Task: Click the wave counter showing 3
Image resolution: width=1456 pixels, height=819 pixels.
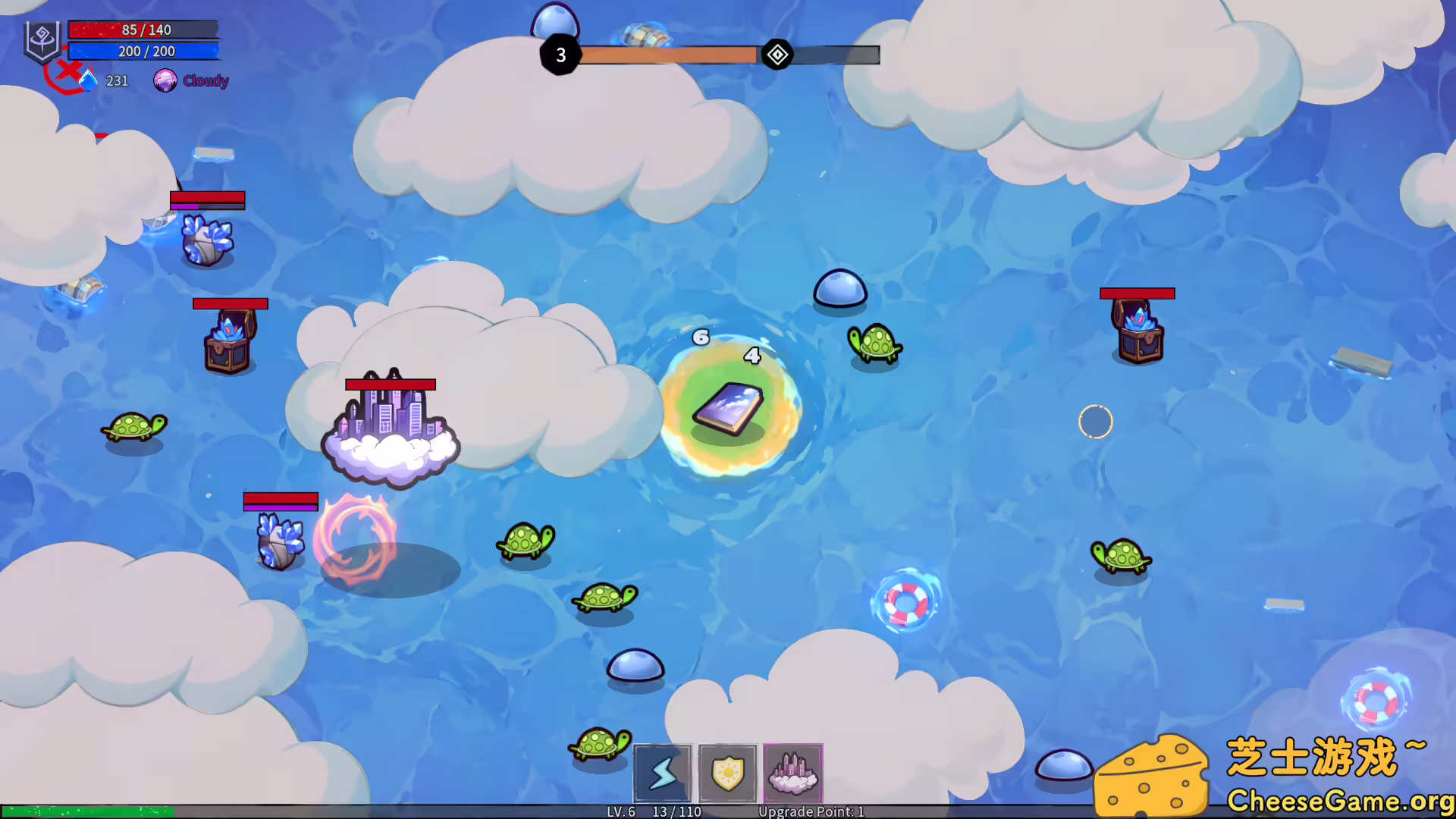Action: pyautogui.click(x=560, y=55)
